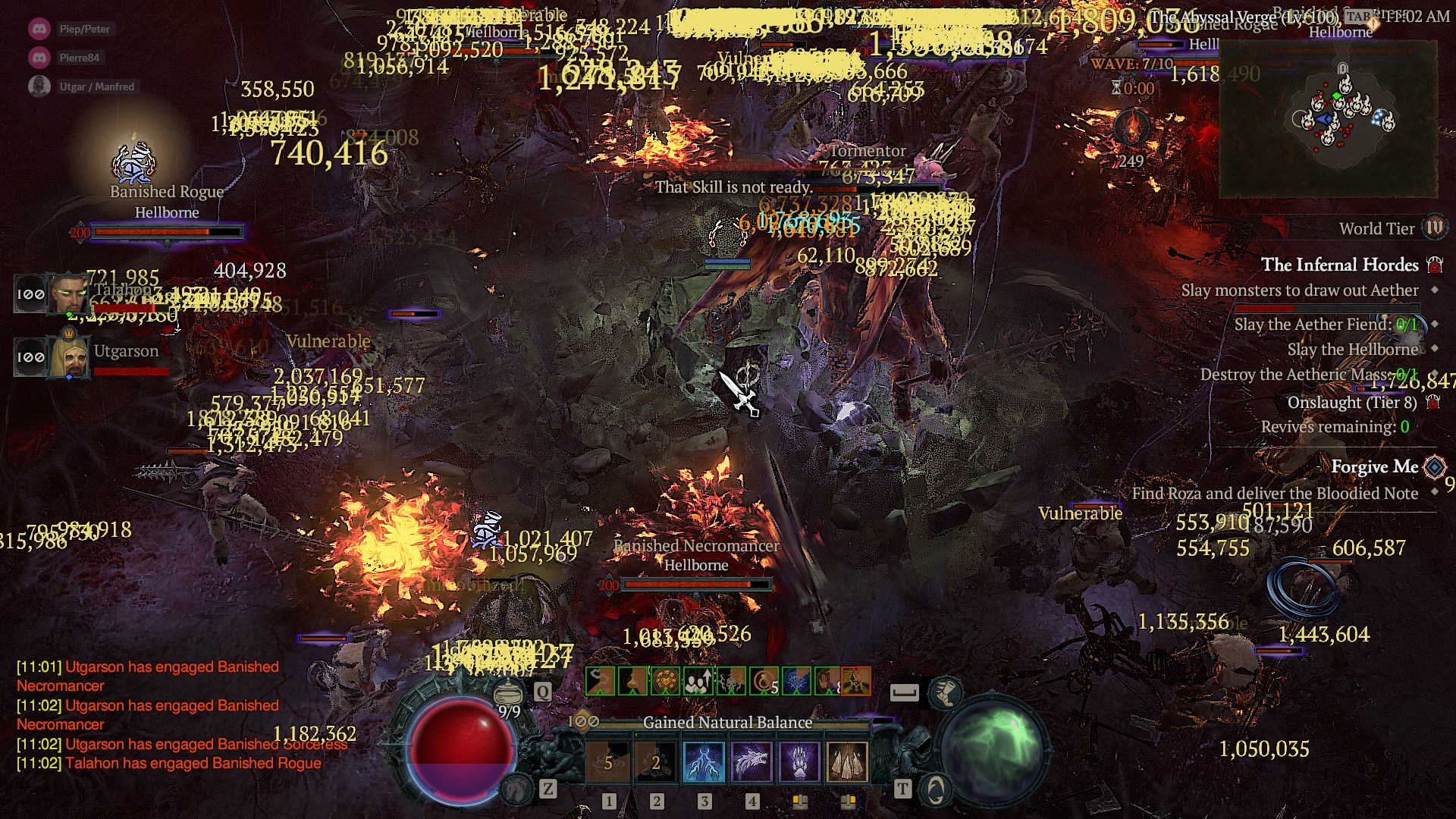Open The Infernal Hordes objective tracker

[1339, 265]
